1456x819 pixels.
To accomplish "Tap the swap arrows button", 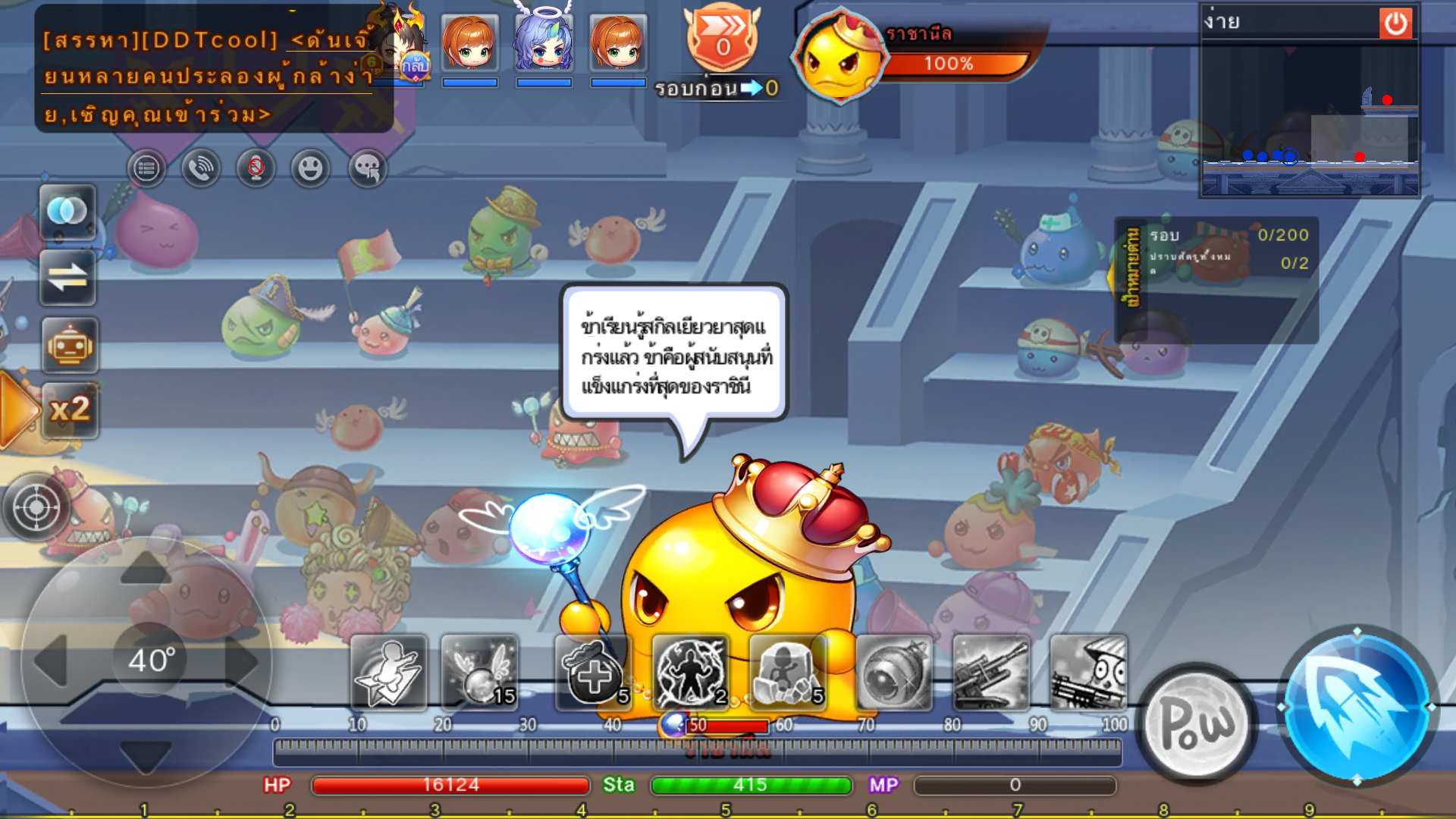I will 67,278.
